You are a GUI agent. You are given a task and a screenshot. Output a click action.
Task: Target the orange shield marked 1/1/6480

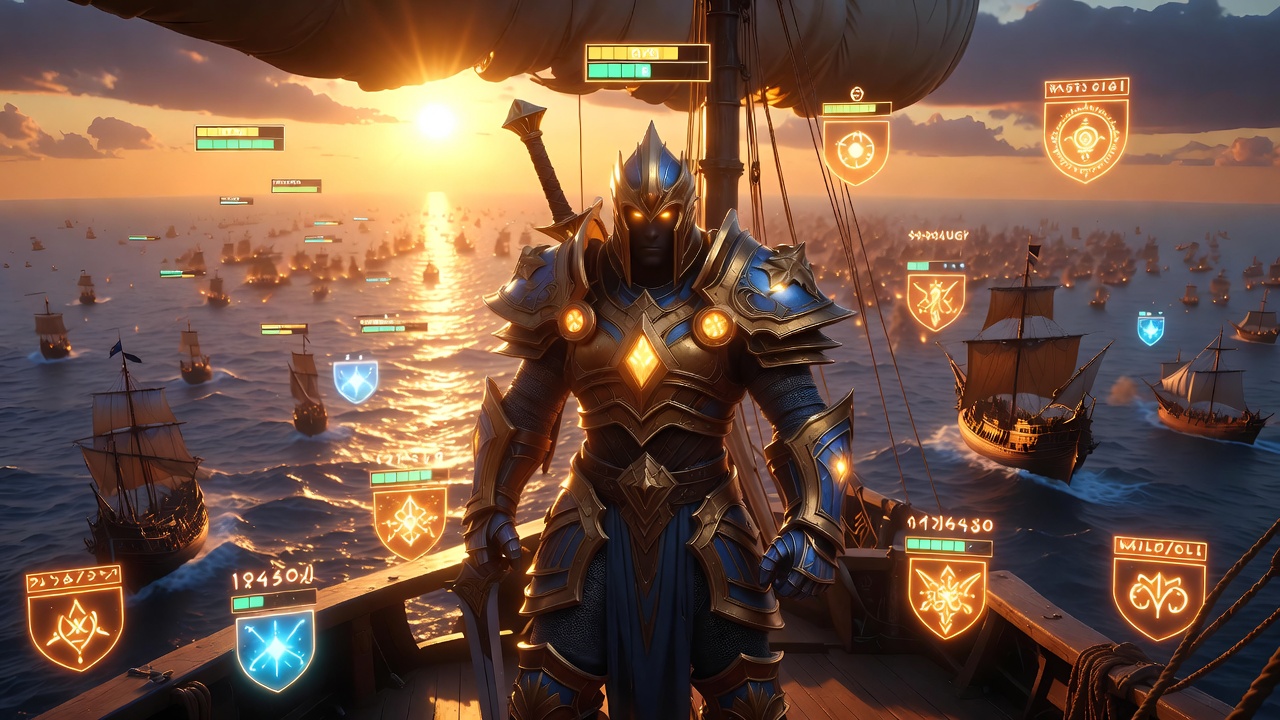pos(946,596)
